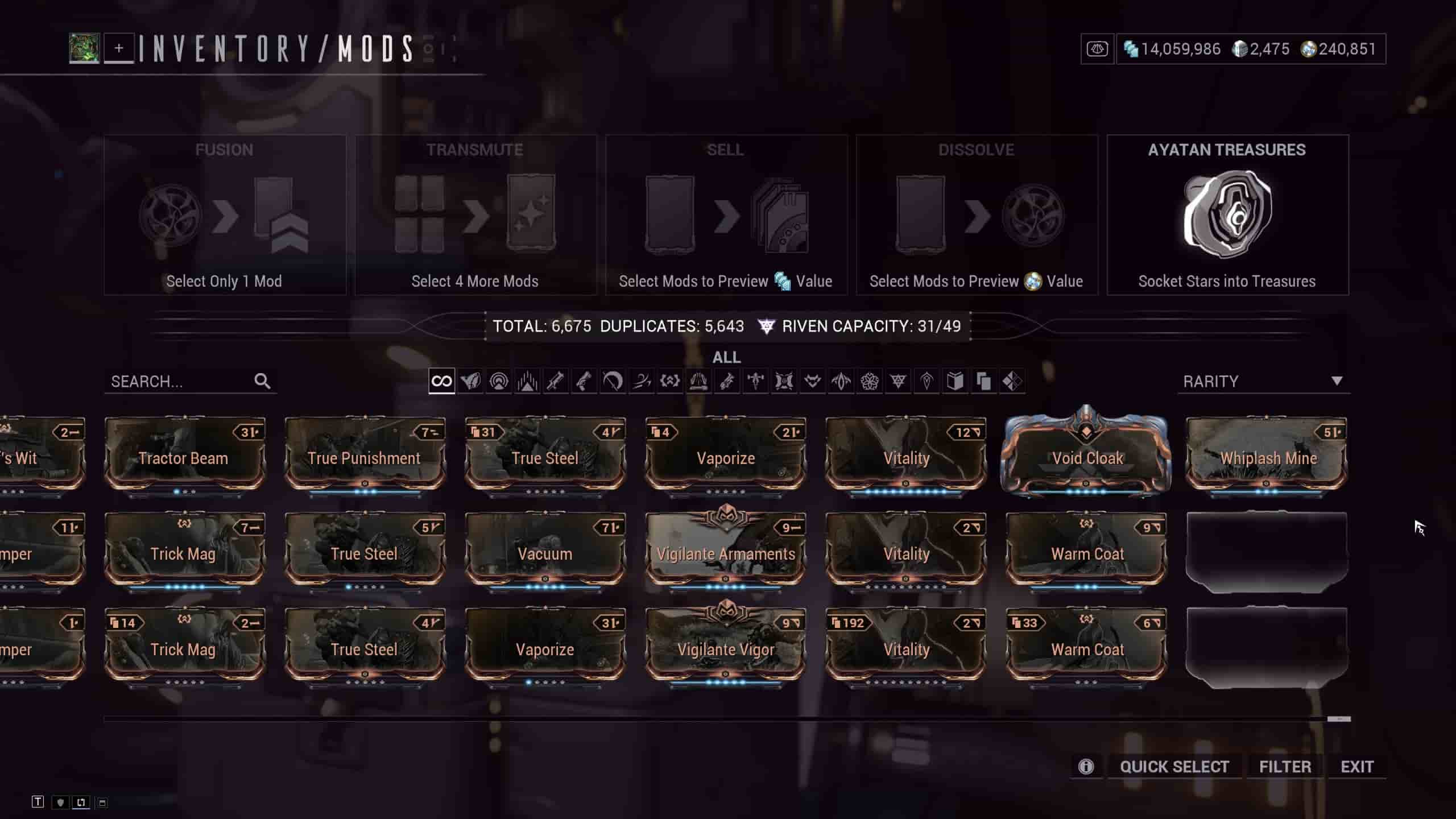Select the infinity All mods filter
This screenshot has height=819, width=1456.
443,381
